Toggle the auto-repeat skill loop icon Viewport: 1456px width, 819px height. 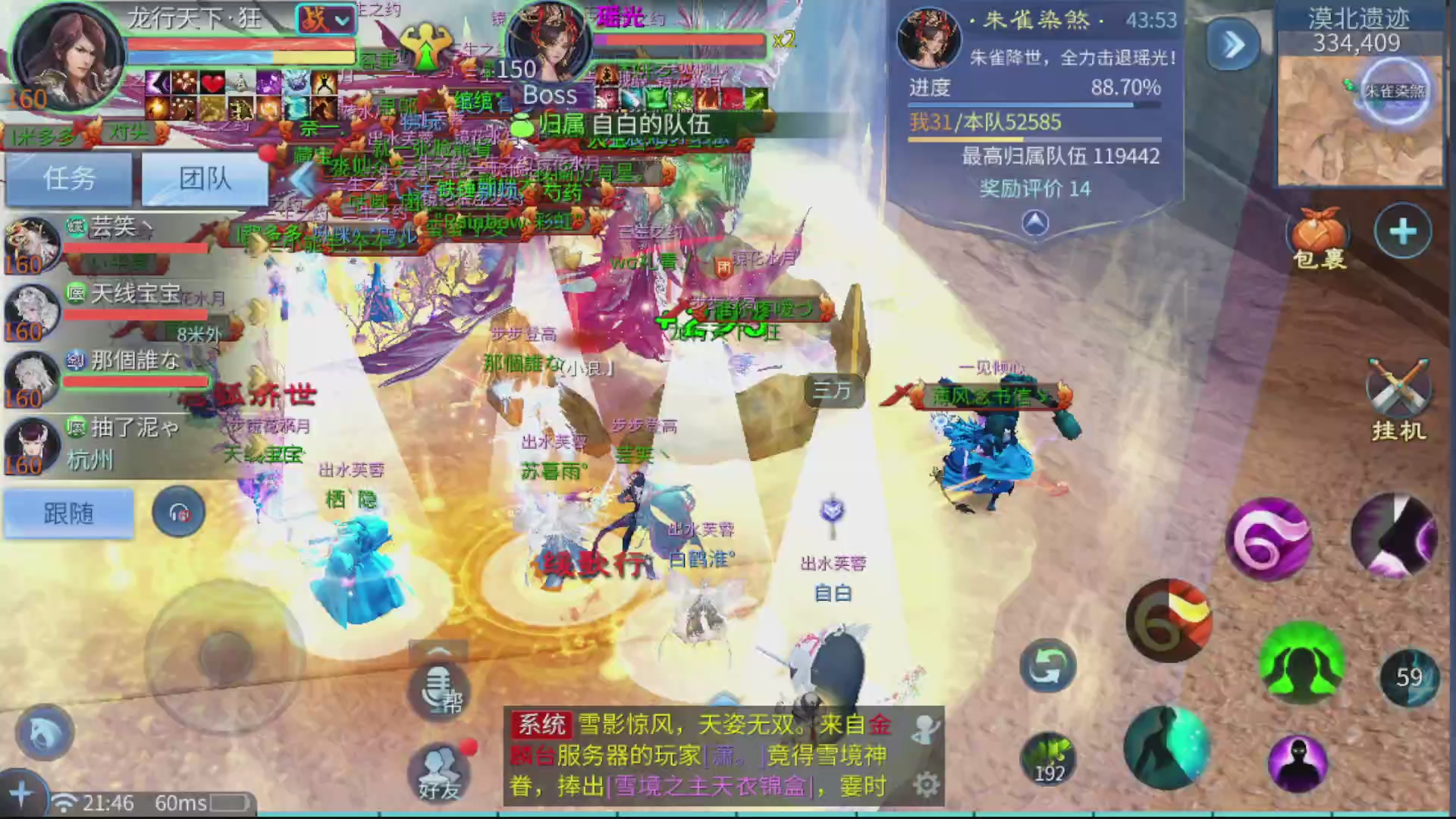pos(1046,664)
